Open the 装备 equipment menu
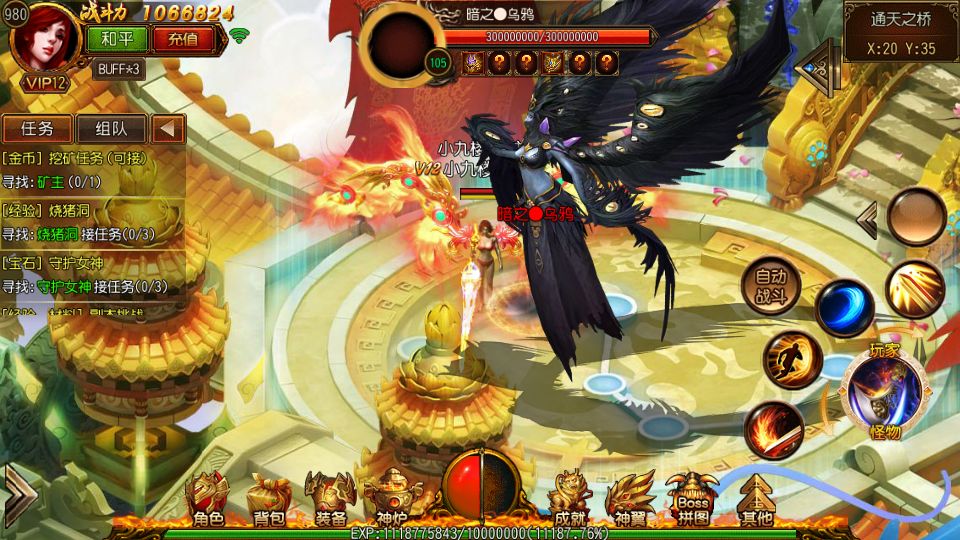The image size is (960, 540). click(330, 498)
